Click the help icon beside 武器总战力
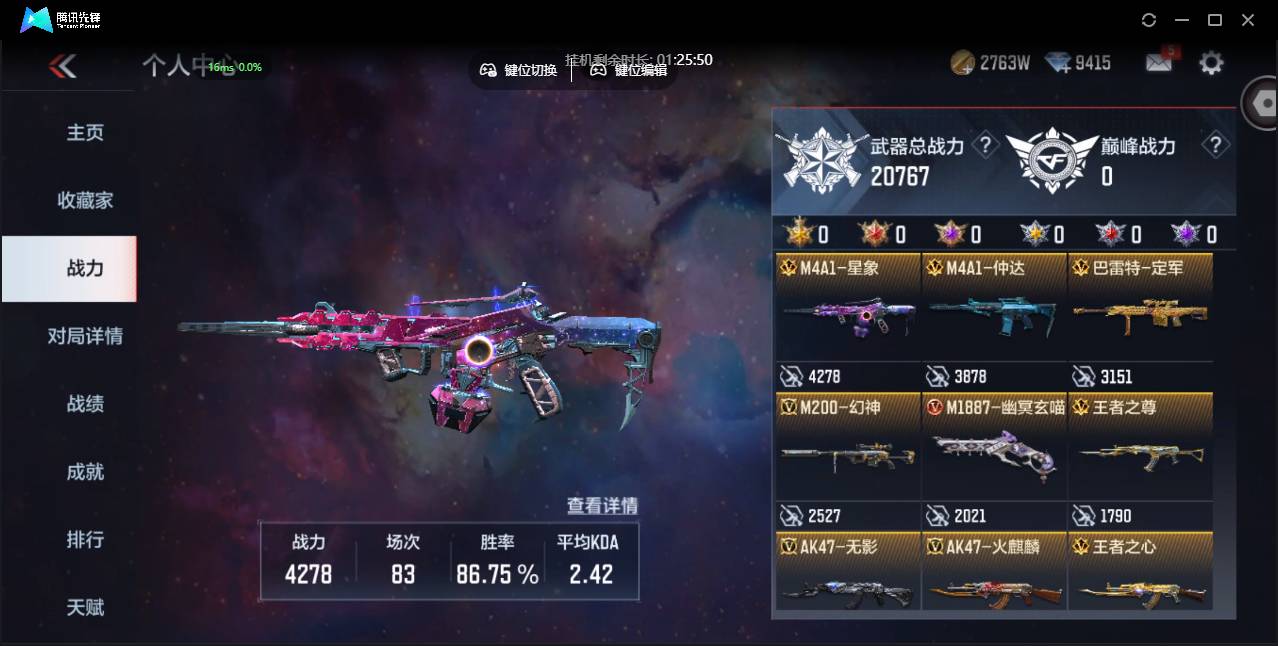Image resolution: width=1278 pixels, height=646 pixels. 985,146
